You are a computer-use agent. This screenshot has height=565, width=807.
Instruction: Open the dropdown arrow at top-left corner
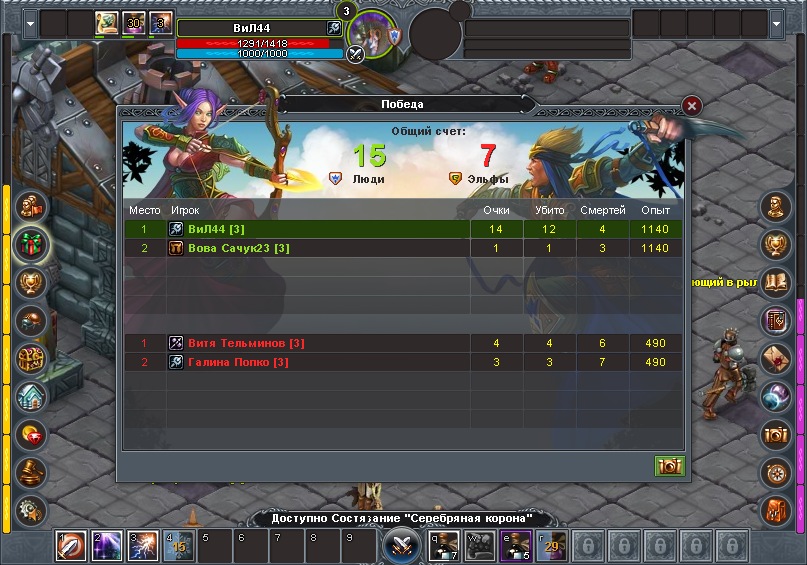click(x=31, y=22)
